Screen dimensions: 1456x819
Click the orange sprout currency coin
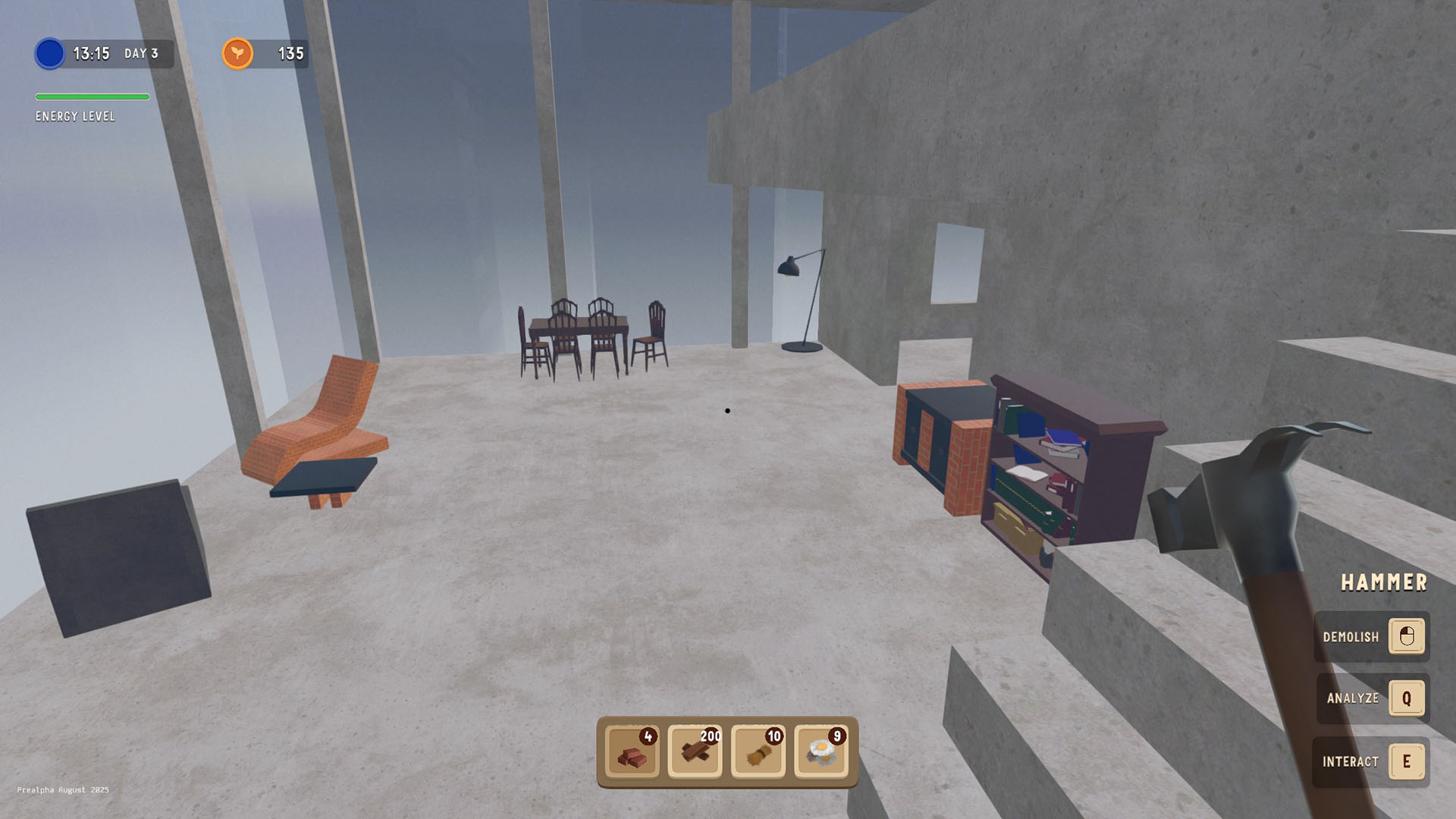pos(237,53)
